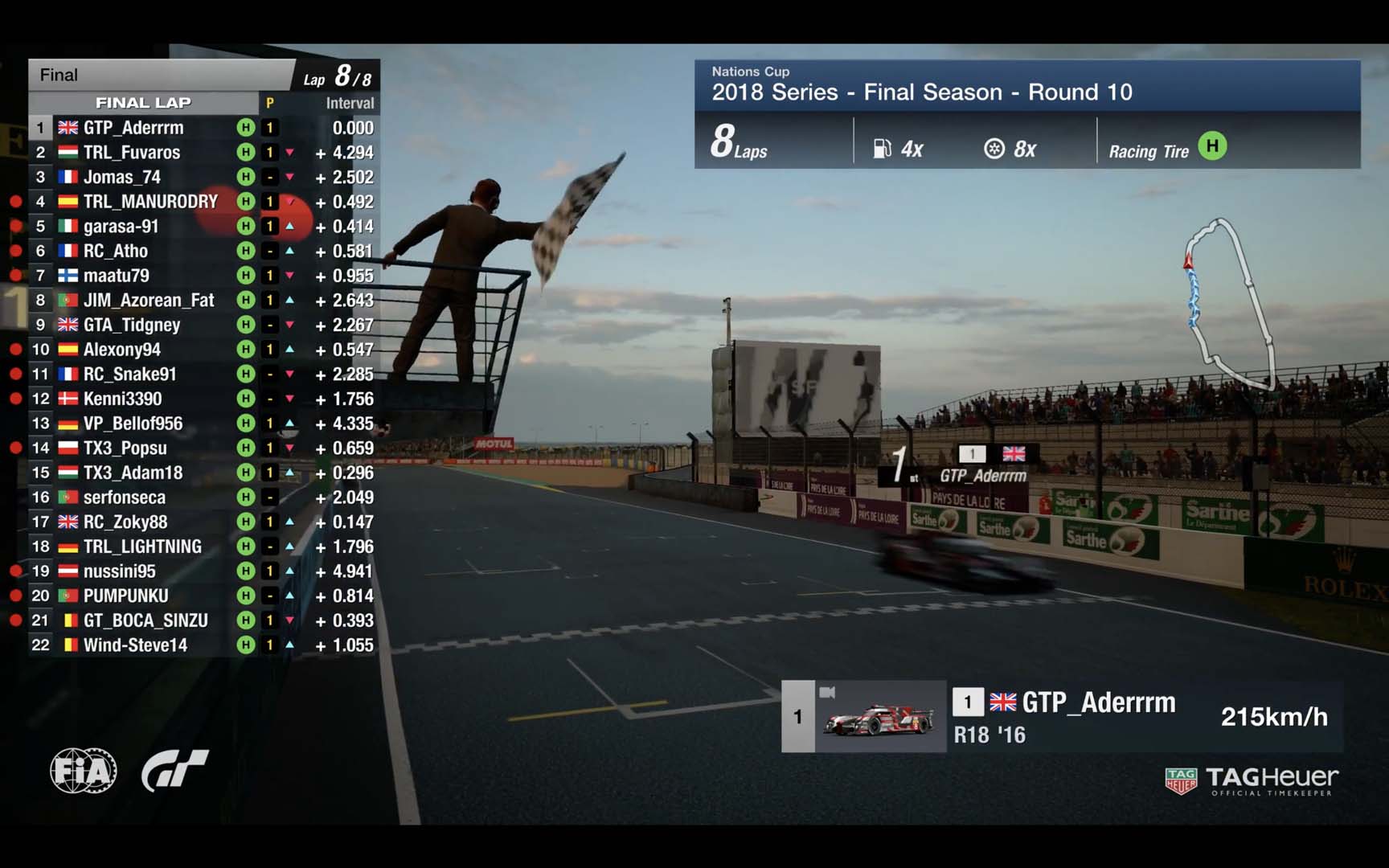Click the Racing Tire hard compound icon

tap(1212, 146)
